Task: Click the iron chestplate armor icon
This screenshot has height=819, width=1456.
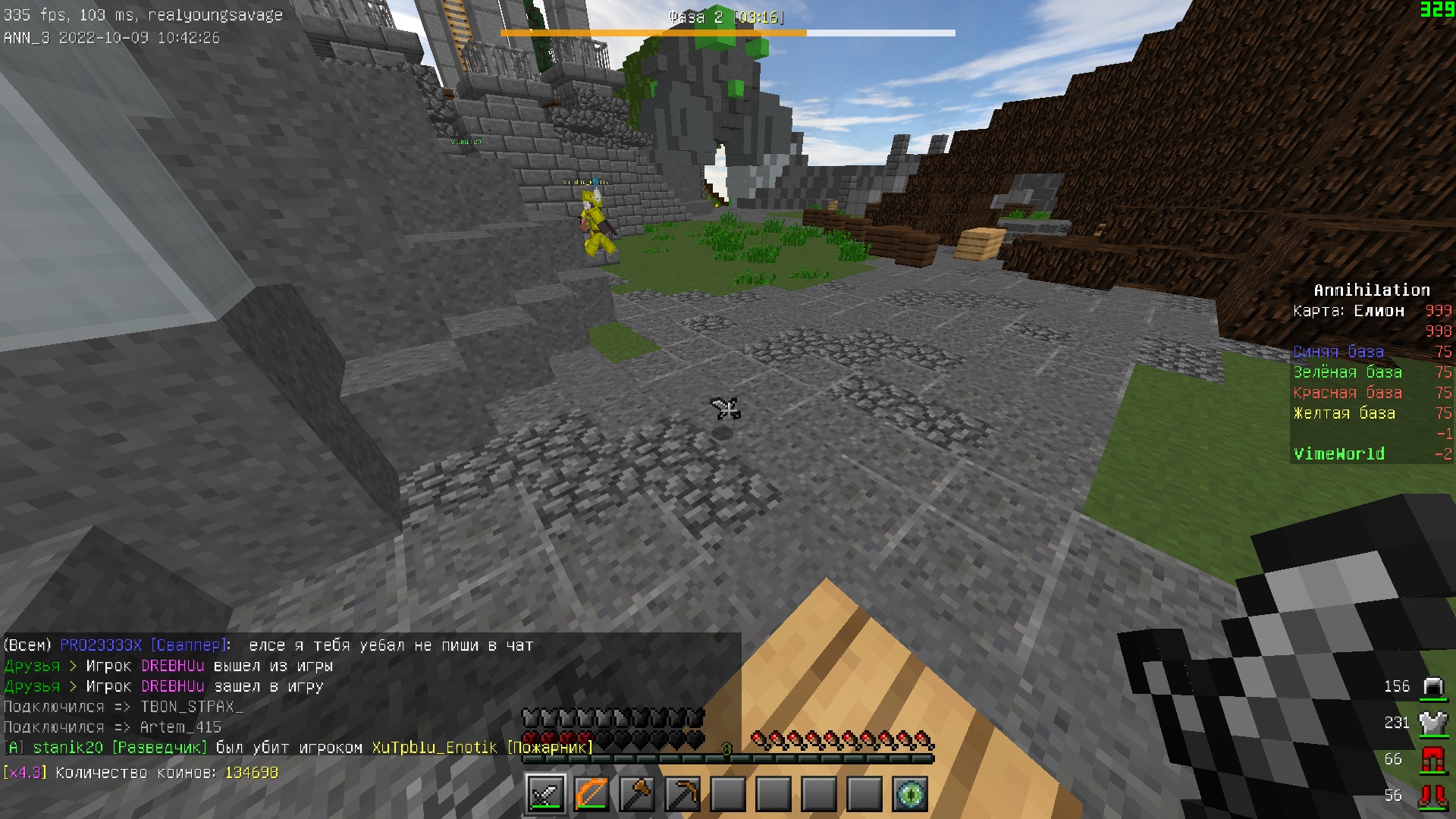Action: [1432, 723]
